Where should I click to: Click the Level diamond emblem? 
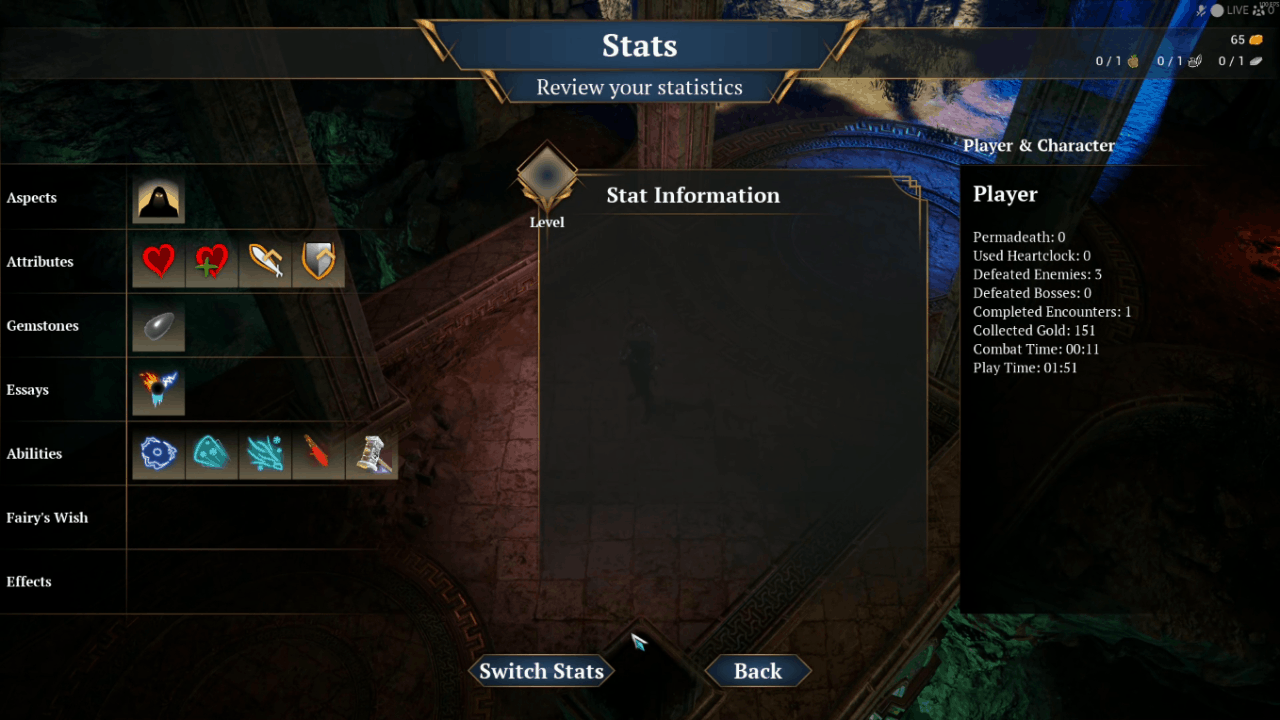tap(547, 177)
